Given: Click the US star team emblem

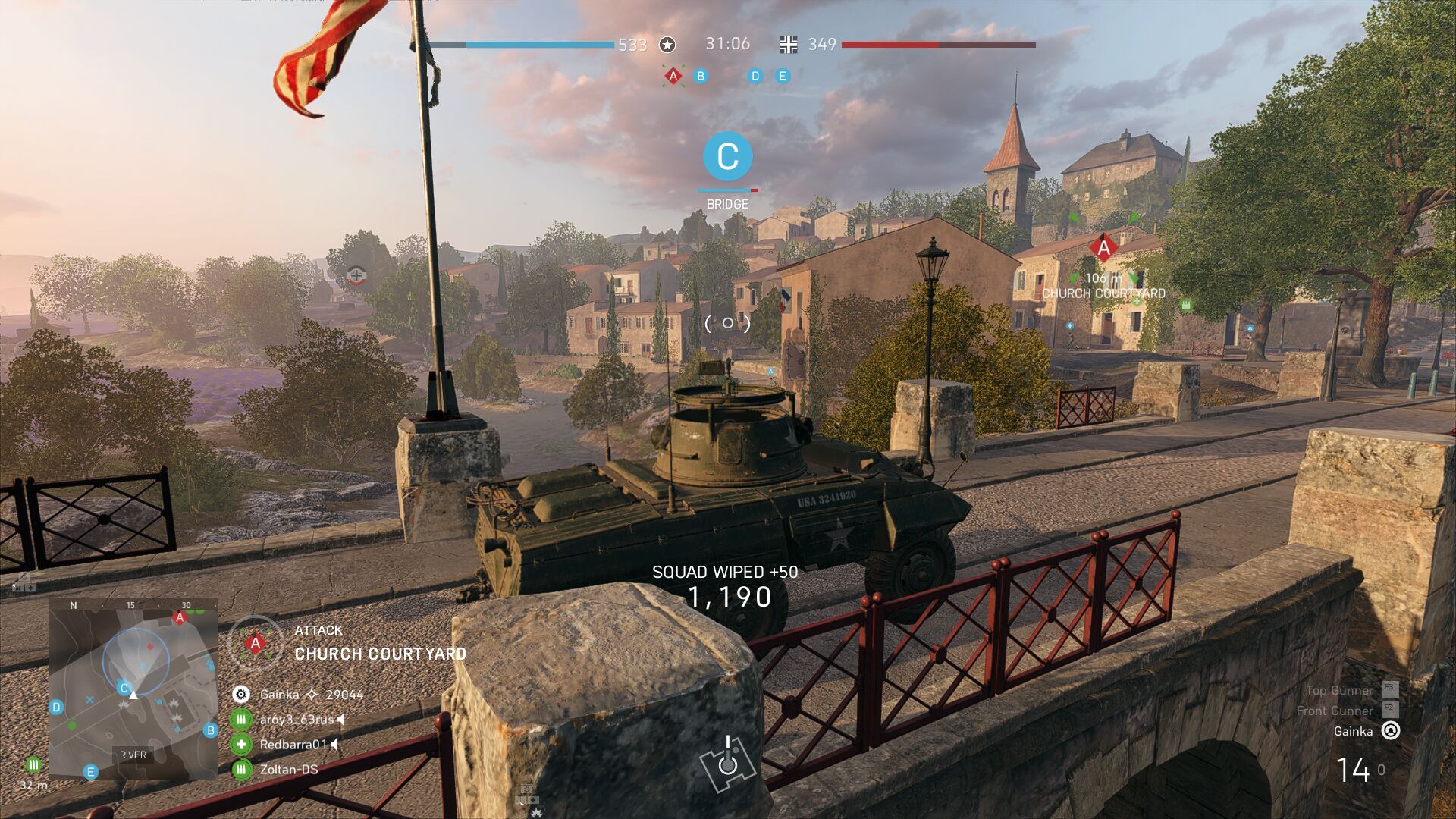Looking at the screenshot, I should [x=667, y=45].
